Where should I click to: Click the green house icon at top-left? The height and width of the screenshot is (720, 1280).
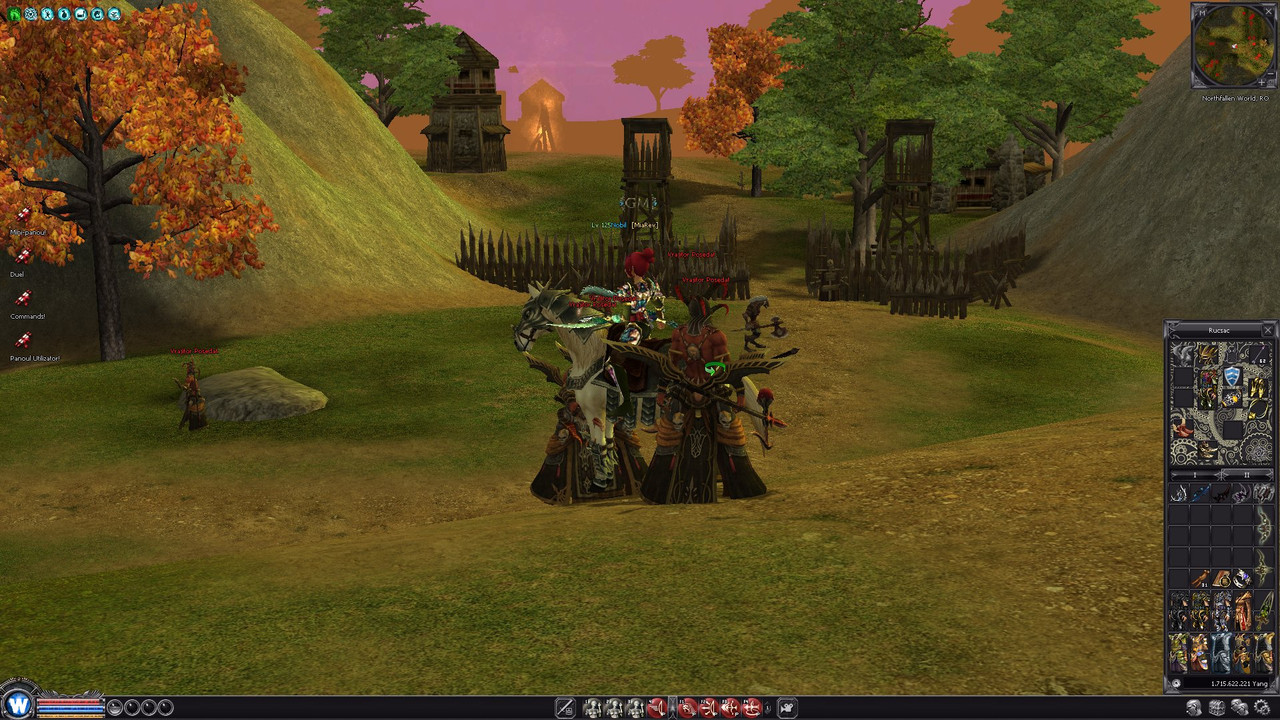click(x=14, y=14)
